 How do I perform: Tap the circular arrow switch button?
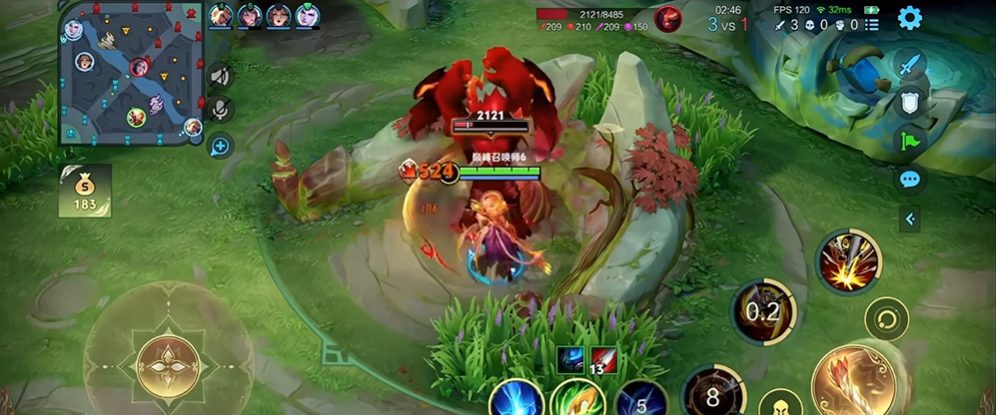pyautogui.click(x=885, y=322)
